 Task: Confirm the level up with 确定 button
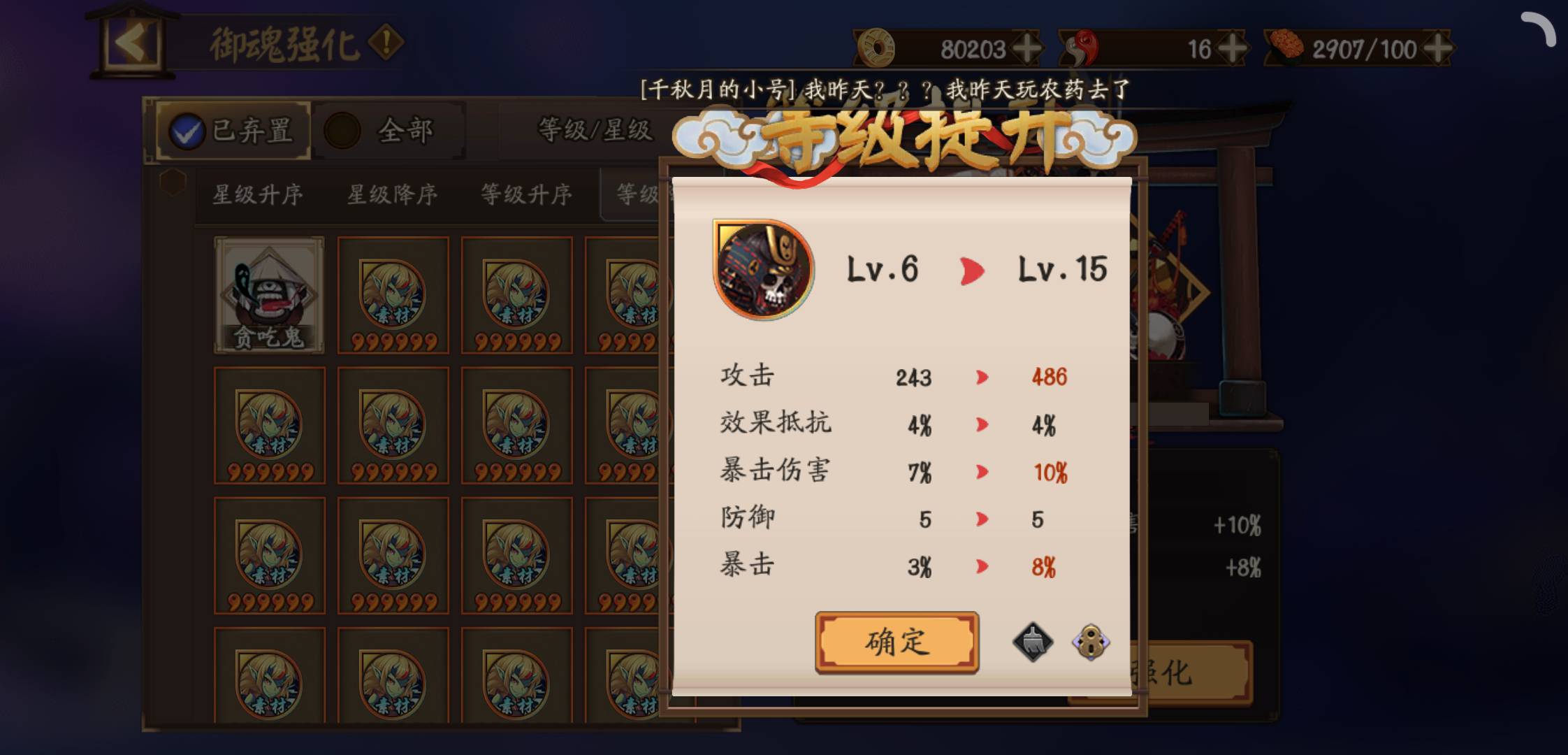click(898, 642)
